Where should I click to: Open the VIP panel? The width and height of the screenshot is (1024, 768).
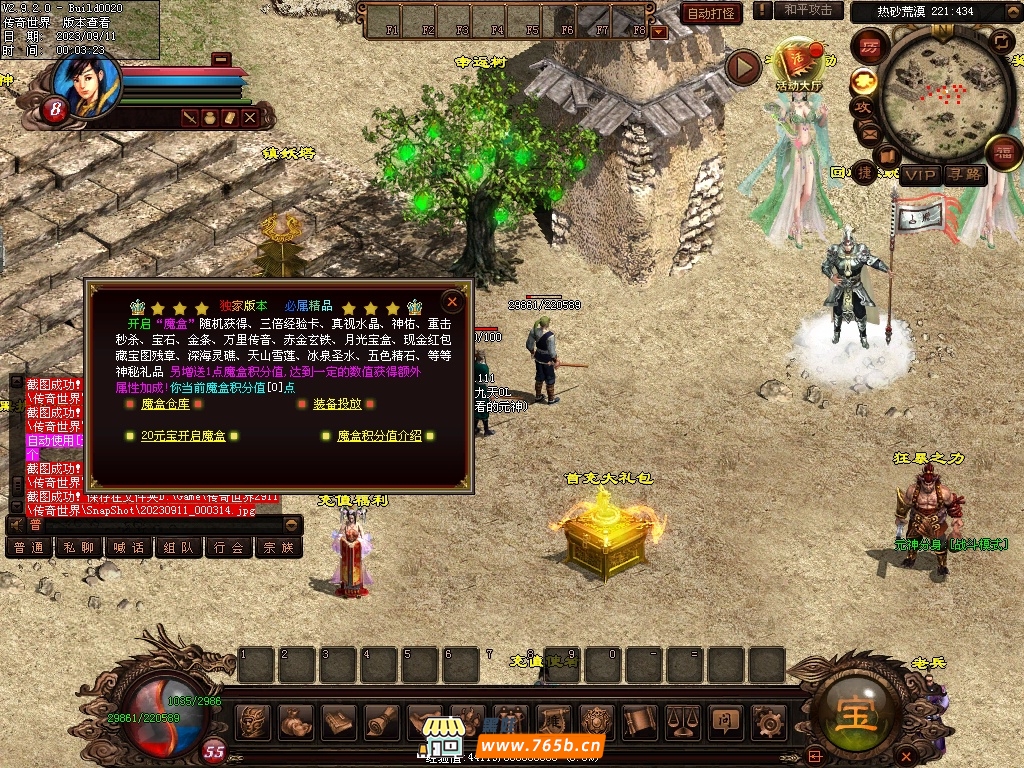click(x=921, y=175)
